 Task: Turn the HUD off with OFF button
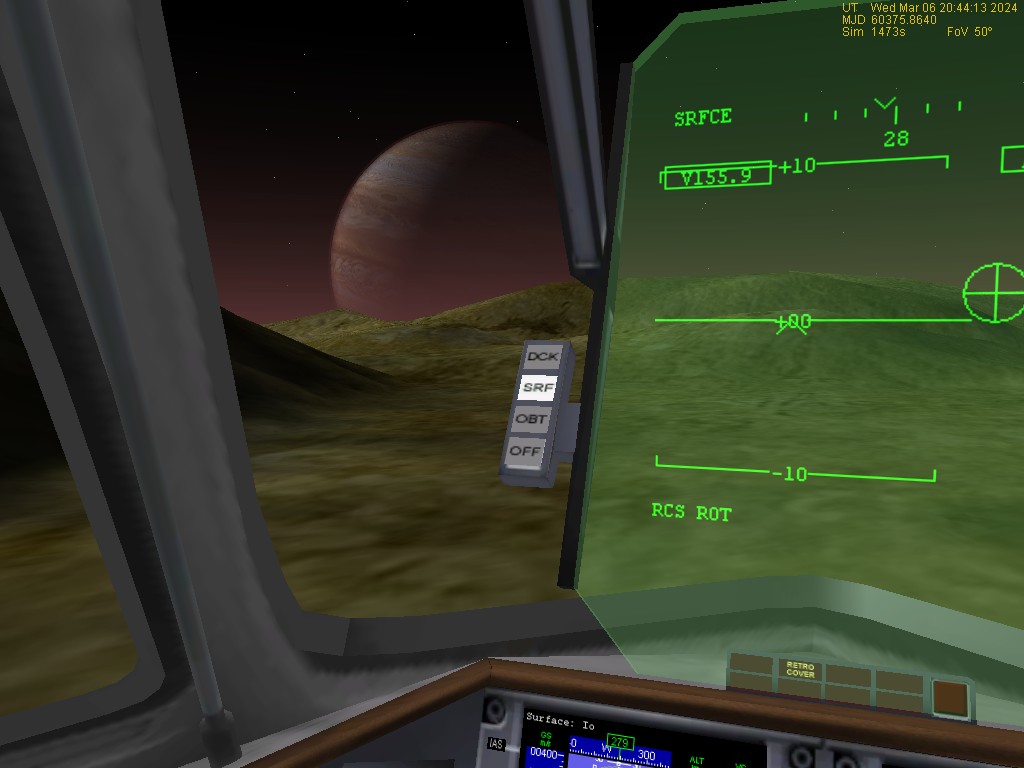(526, 451)
